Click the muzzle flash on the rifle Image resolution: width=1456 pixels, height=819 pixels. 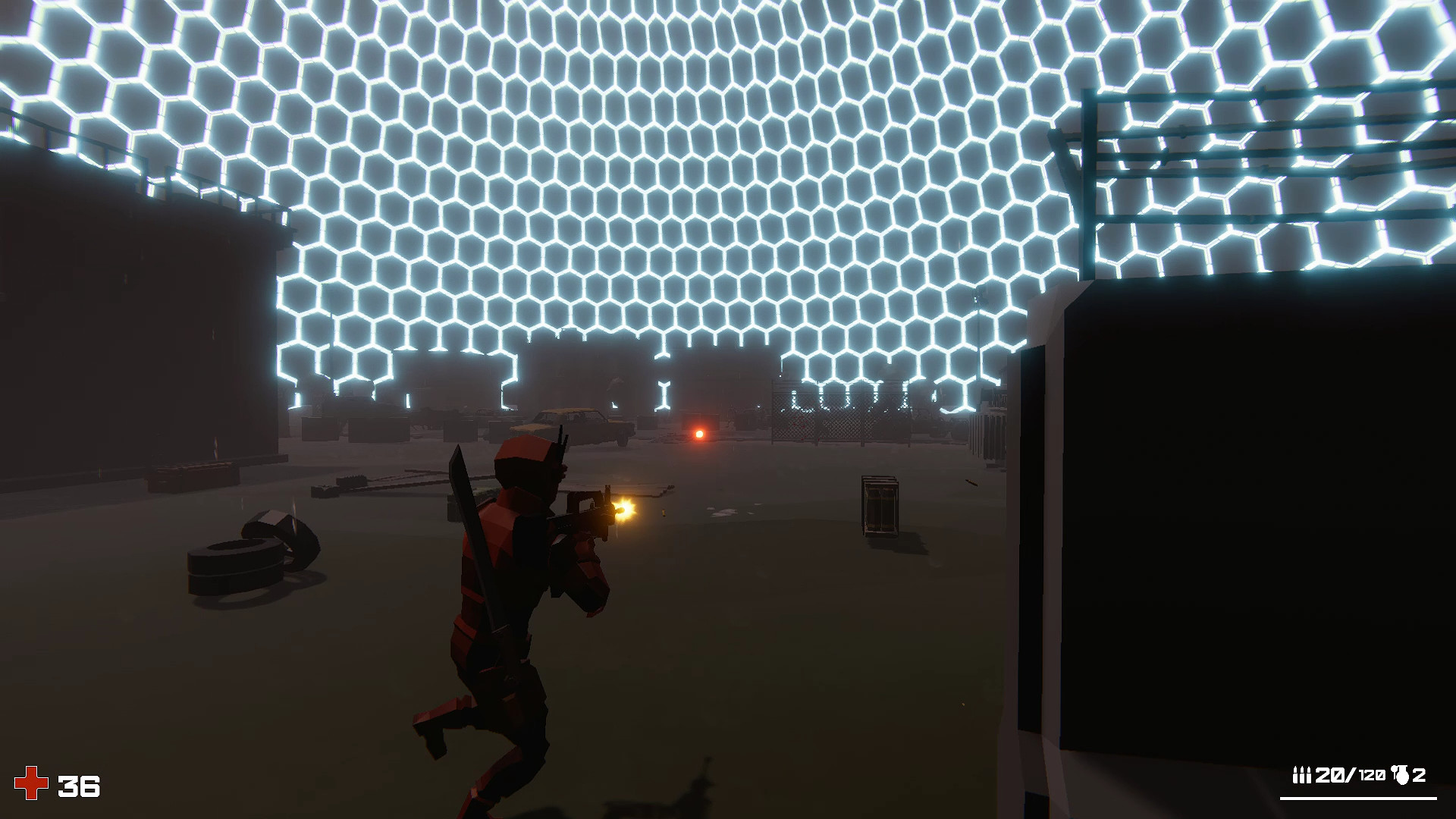tap(625, 510)
